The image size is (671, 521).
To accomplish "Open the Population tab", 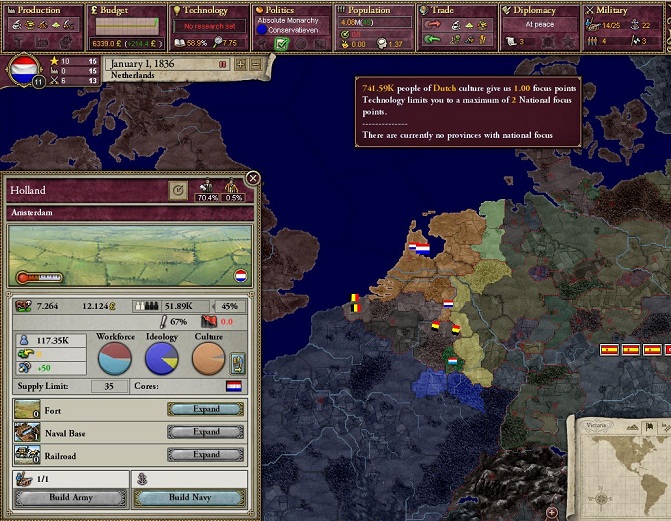I will [x=374, y=11].
